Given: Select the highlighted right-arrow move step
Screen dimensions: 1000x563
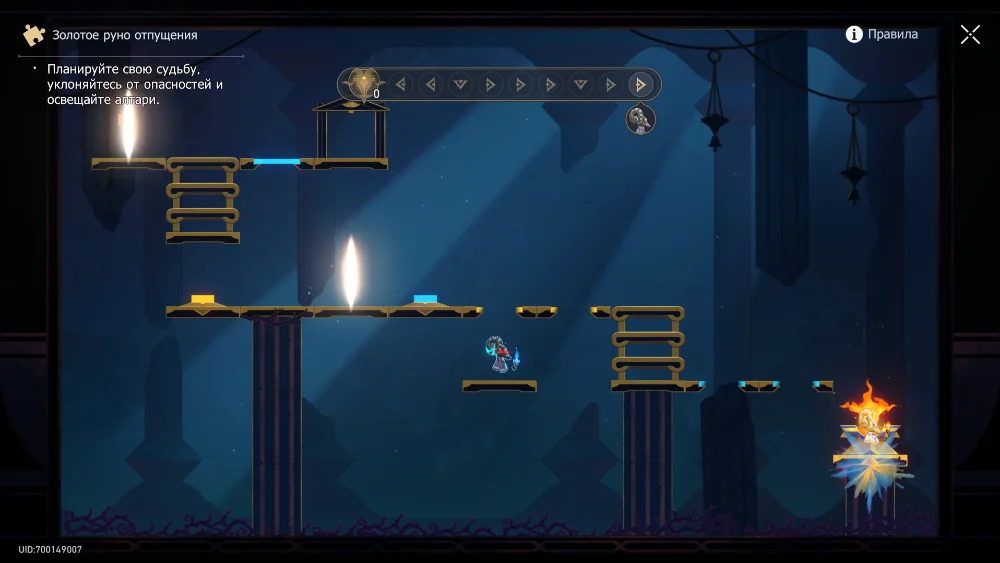Looking at the screenshot, I should coord(640,85).
